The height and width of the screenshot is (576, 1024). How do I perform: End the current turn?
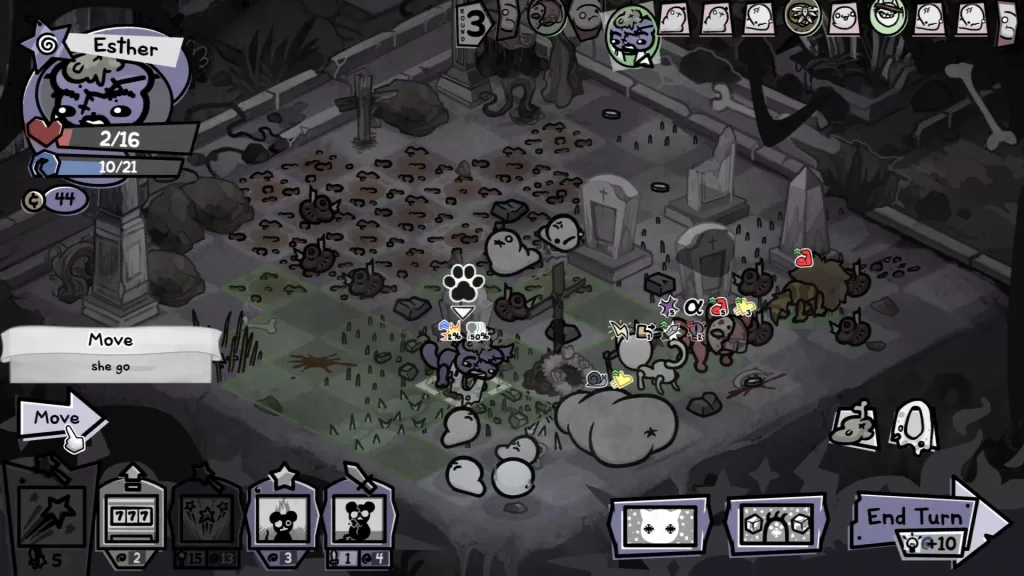pyautogui.click(x=920, y=517)
